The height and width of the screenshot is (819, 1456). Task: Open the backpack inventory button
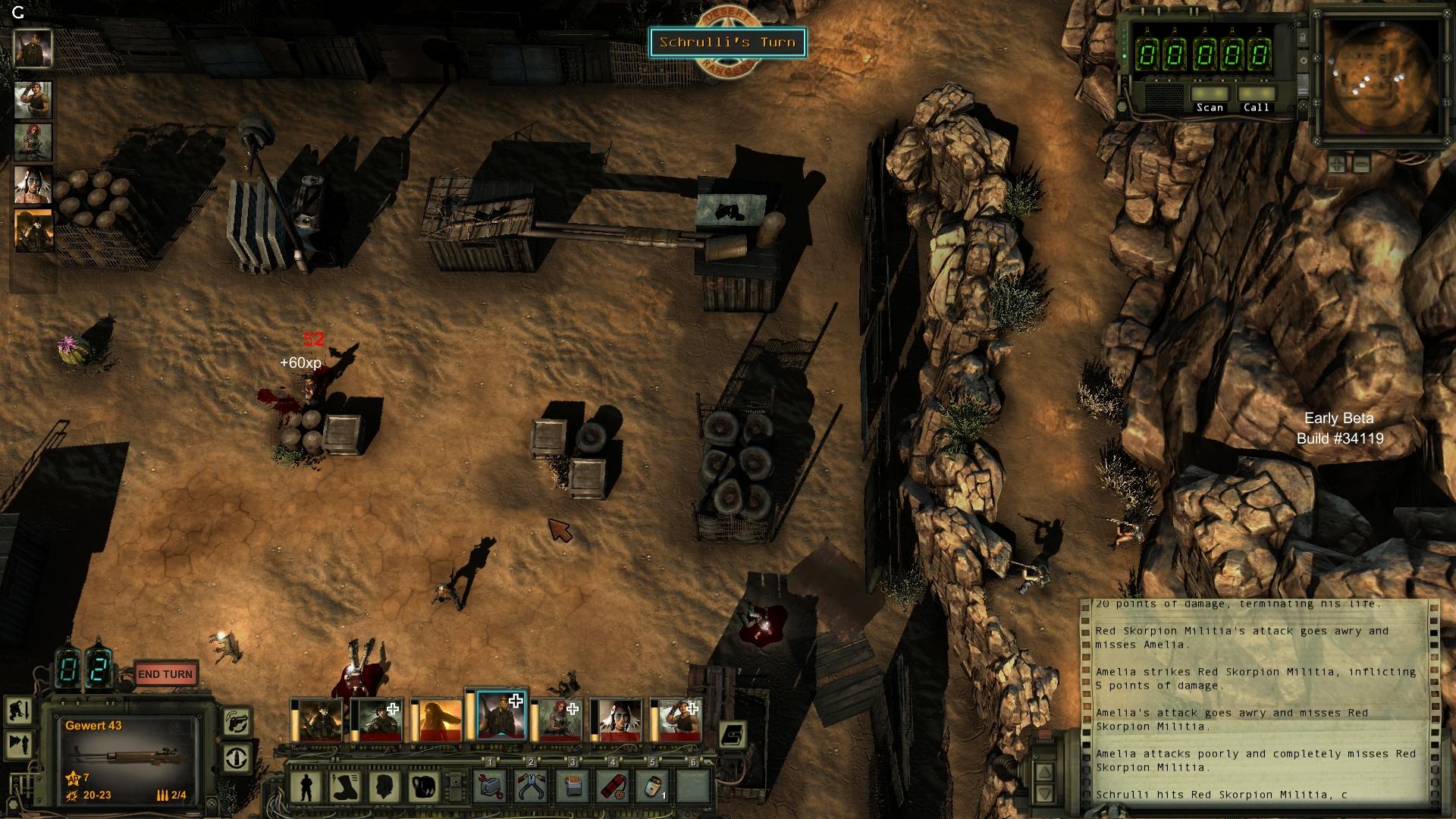(x=423, y=787)
